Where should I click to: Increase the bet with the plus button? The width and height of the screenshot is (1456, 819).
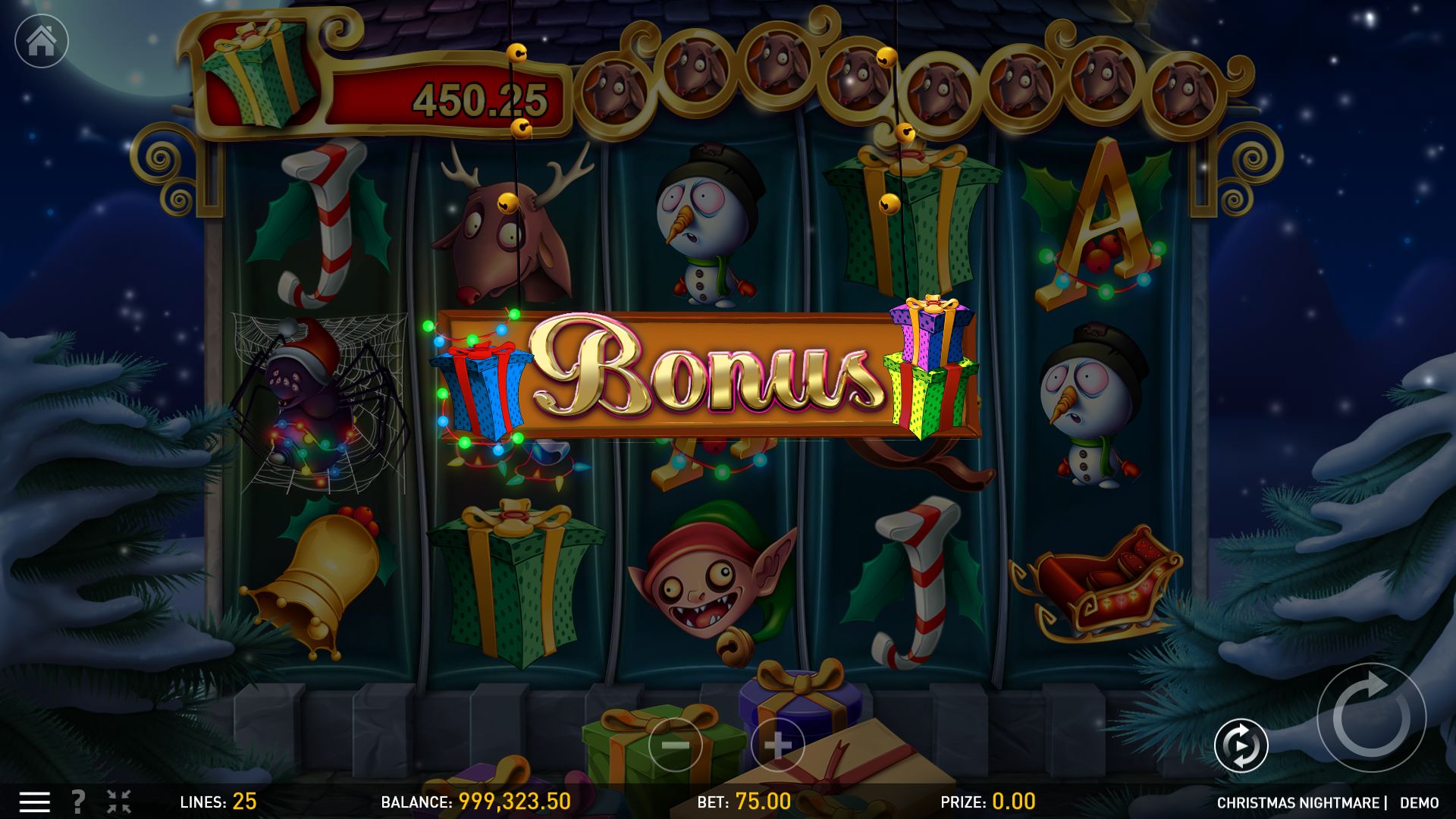pyautogui.click(x=777, y=745)
